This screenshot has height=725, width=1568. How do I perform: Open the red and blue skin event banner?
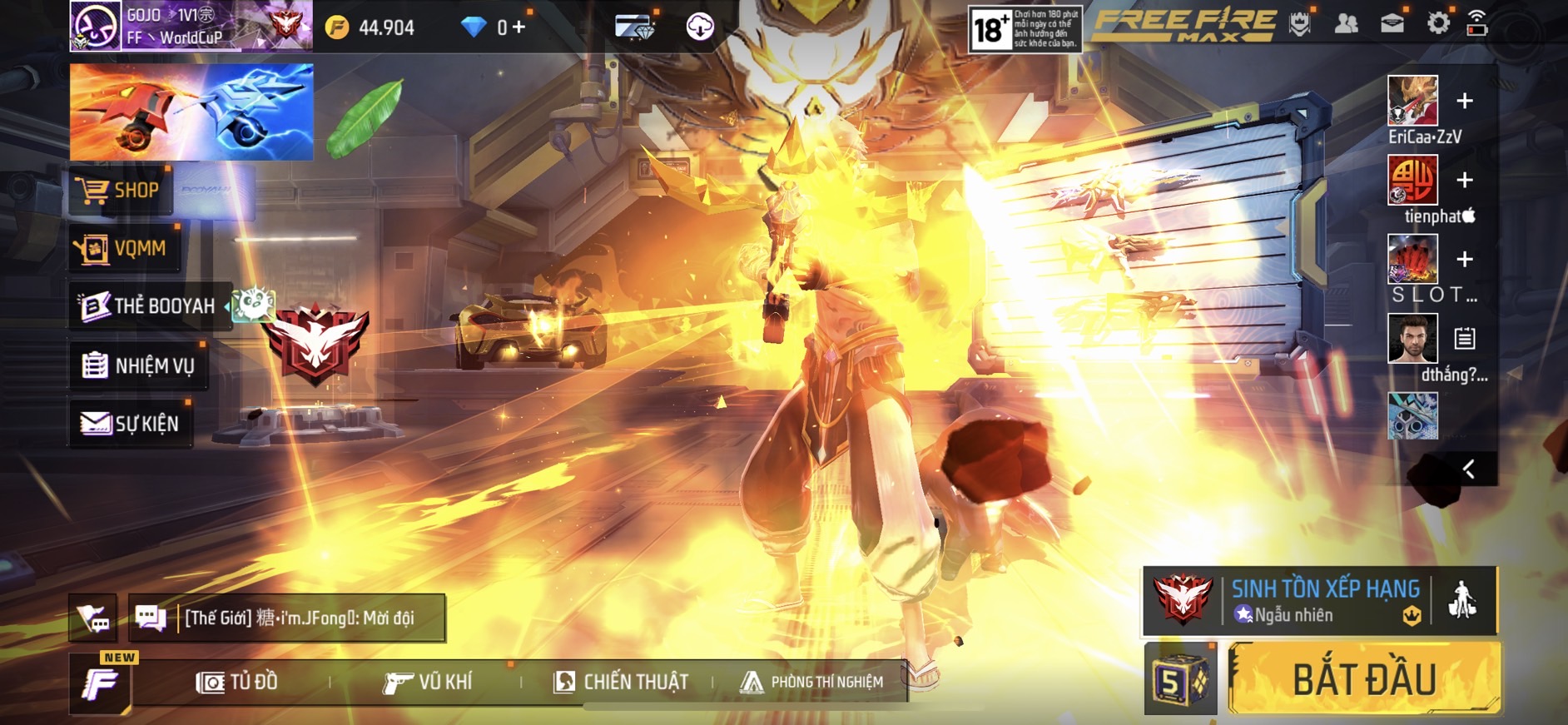tap(191, 112)
